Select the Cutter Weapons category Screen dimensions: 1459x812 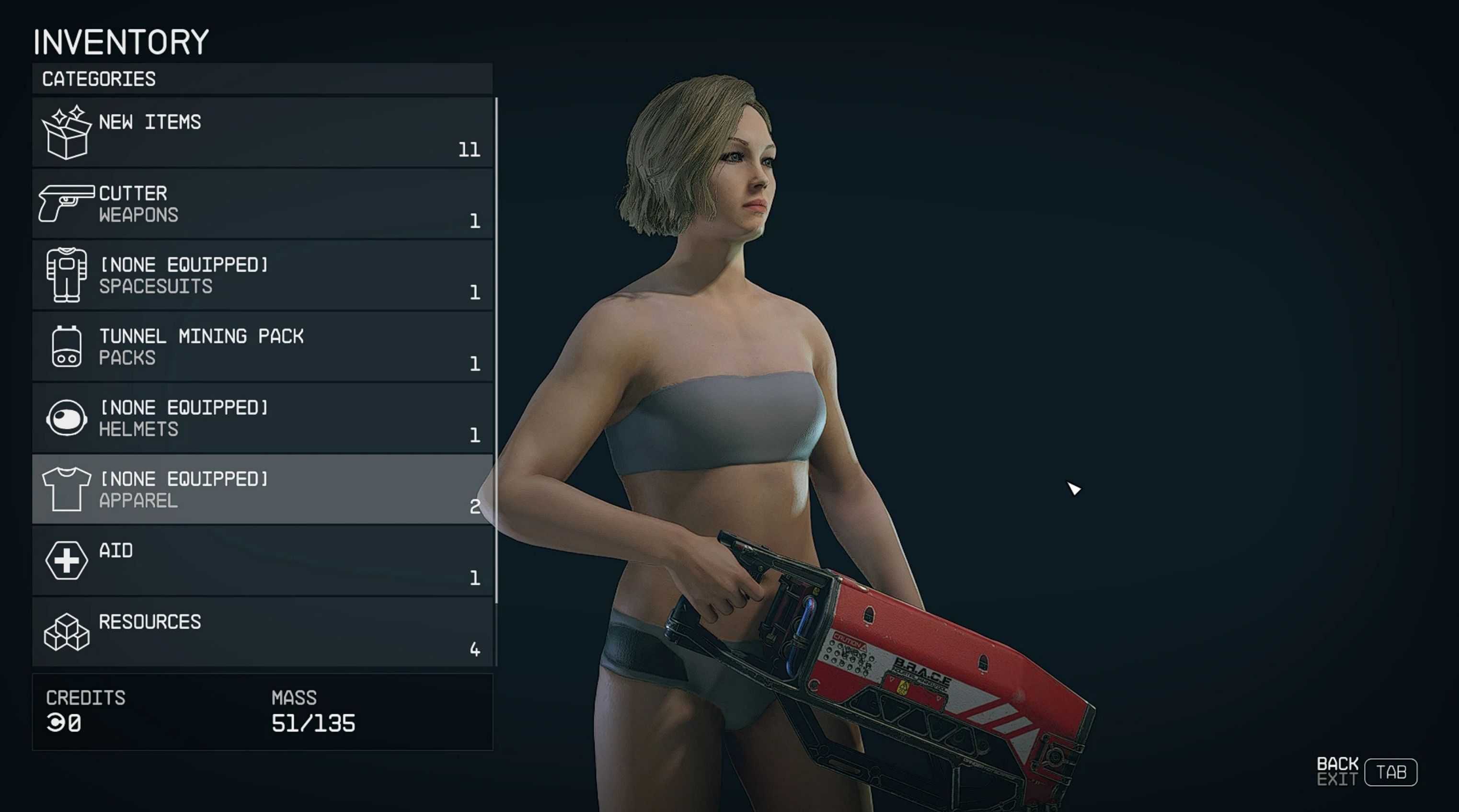(x=262, y=204)
